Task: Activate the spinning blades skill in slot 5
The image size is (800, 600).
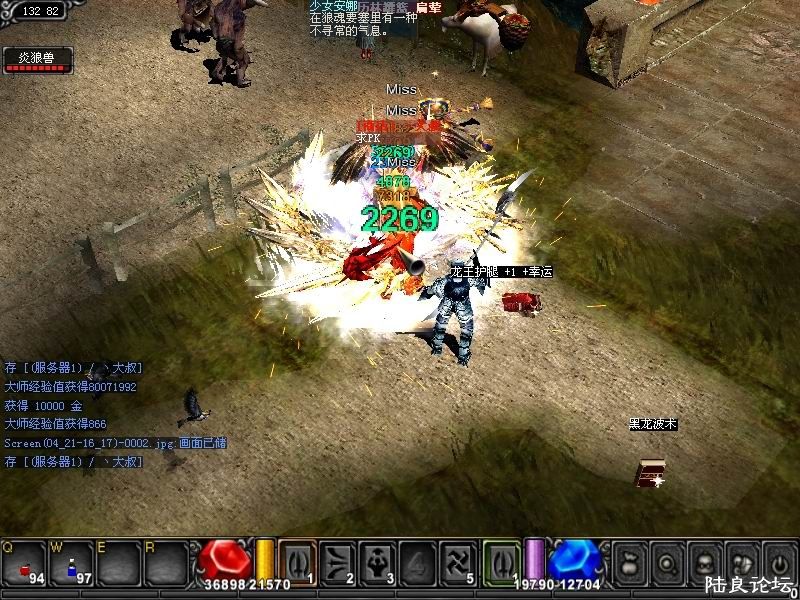Action: pyautogui.click(x=459, y=561)
